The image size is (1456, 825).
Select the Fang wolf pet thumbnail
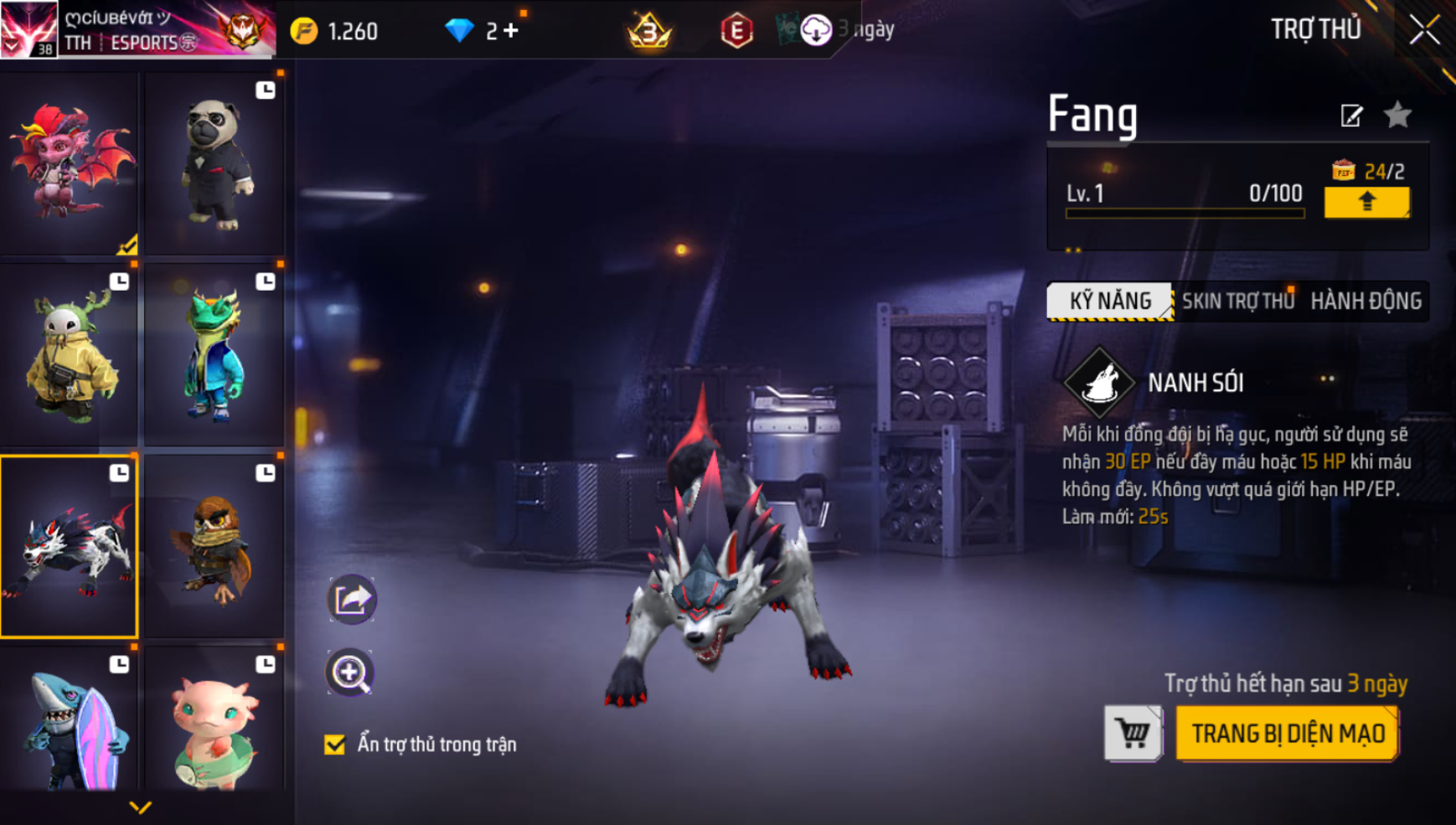tap(70, 547)
